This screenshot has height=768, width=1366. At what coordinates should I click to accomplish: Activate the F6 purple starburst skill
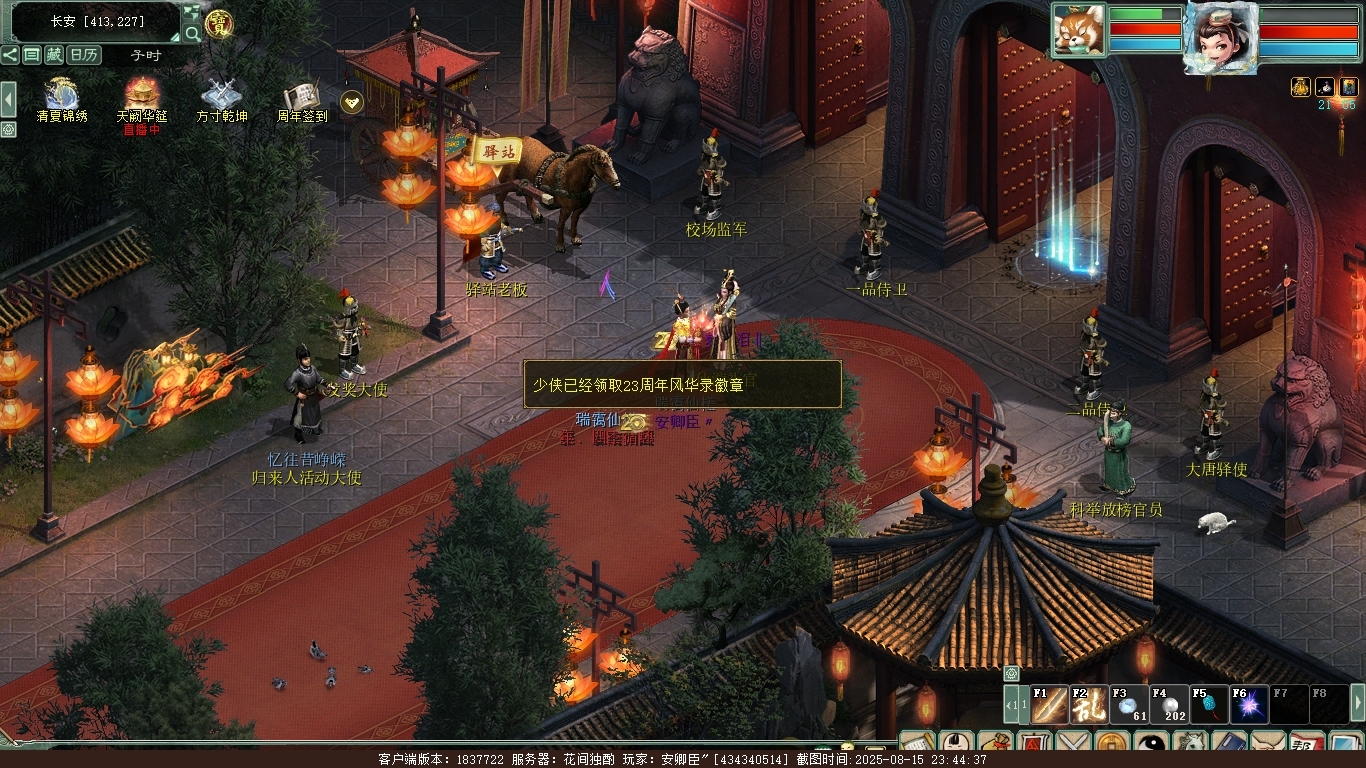1249,705
